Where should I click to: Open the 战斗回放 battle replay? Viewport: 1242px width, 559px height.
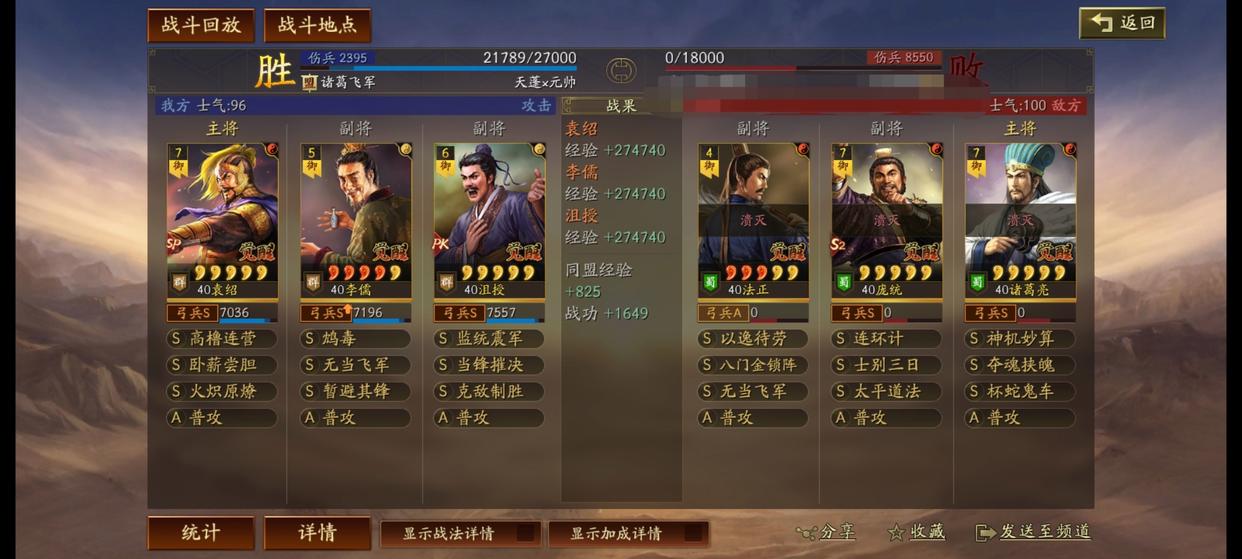click(x=201, y=26)
